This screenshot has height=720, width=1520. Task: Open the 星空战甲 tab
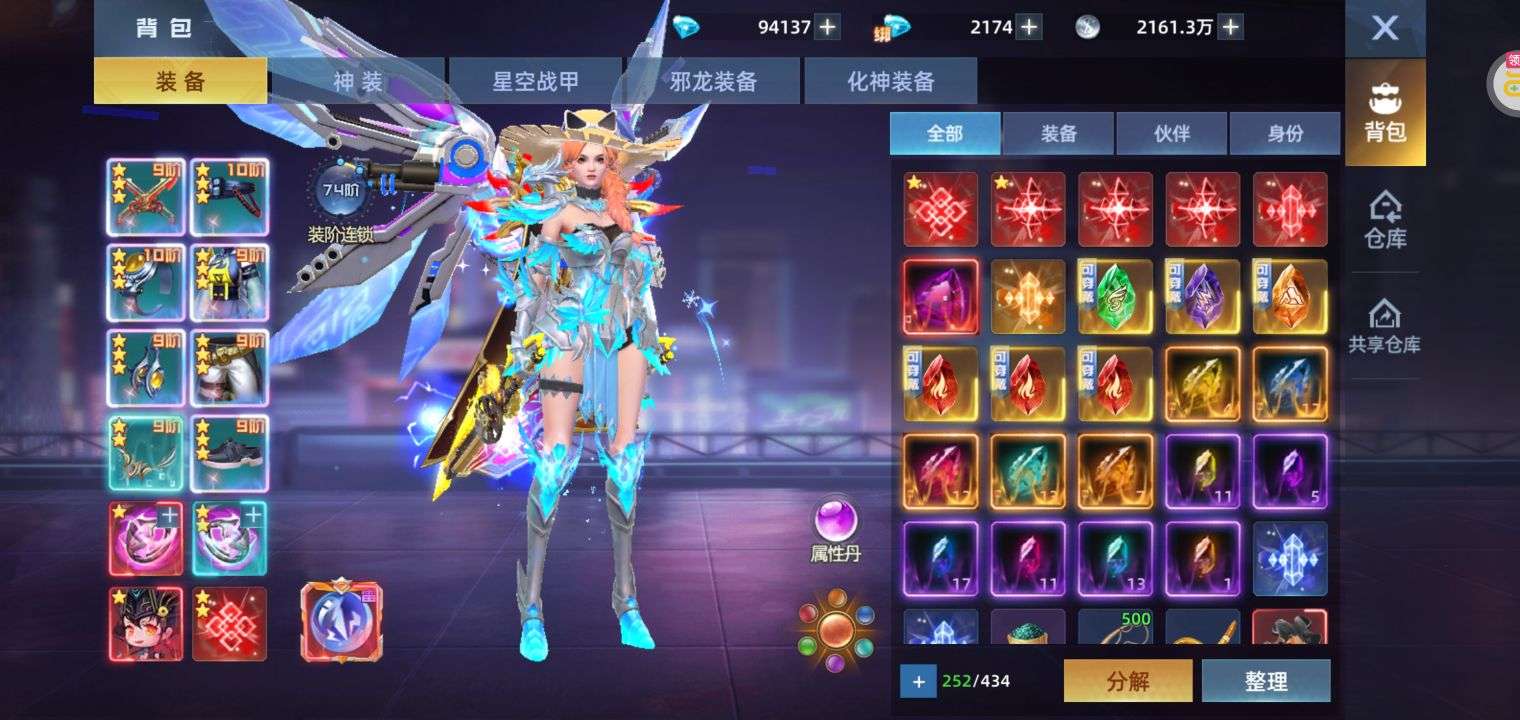(x=535, y=81)
